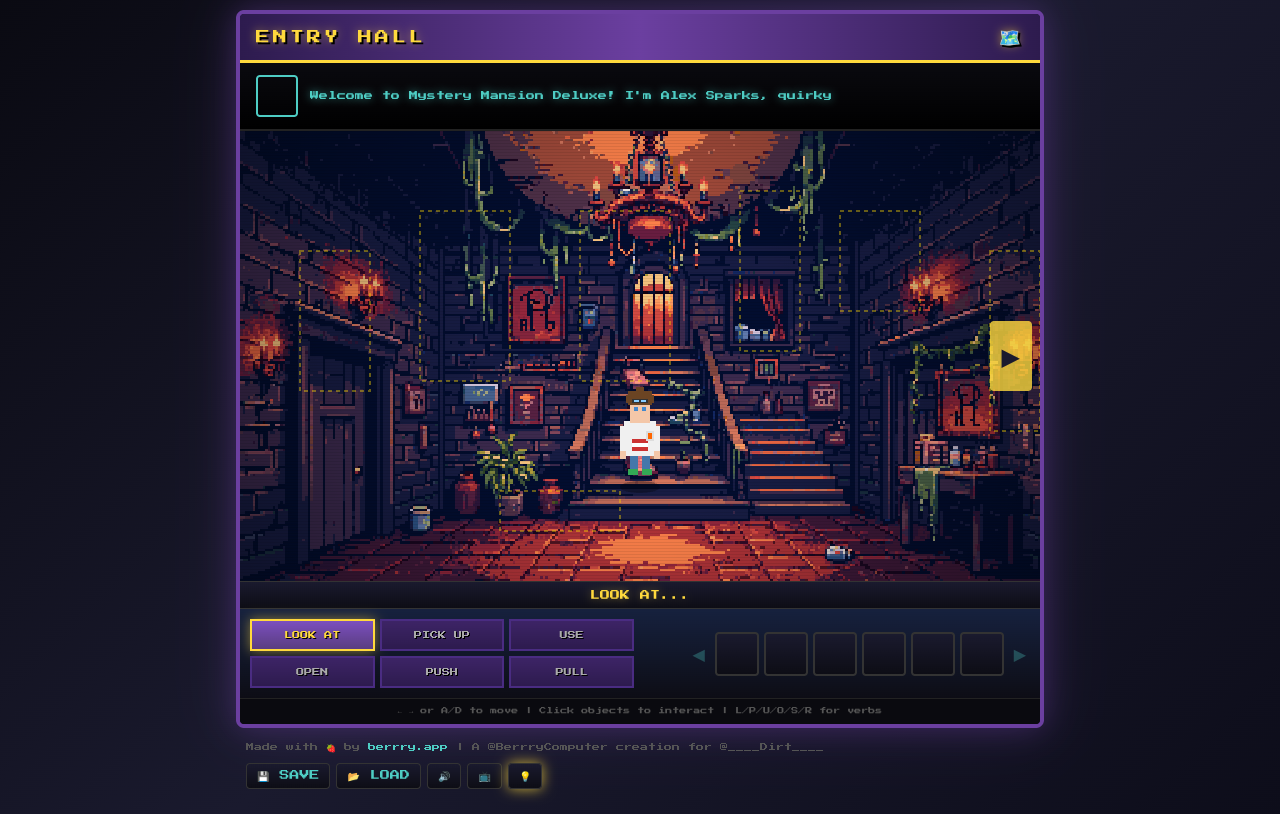Select the USE verb
Viewport: 1280px width, 814px height.
571,634
